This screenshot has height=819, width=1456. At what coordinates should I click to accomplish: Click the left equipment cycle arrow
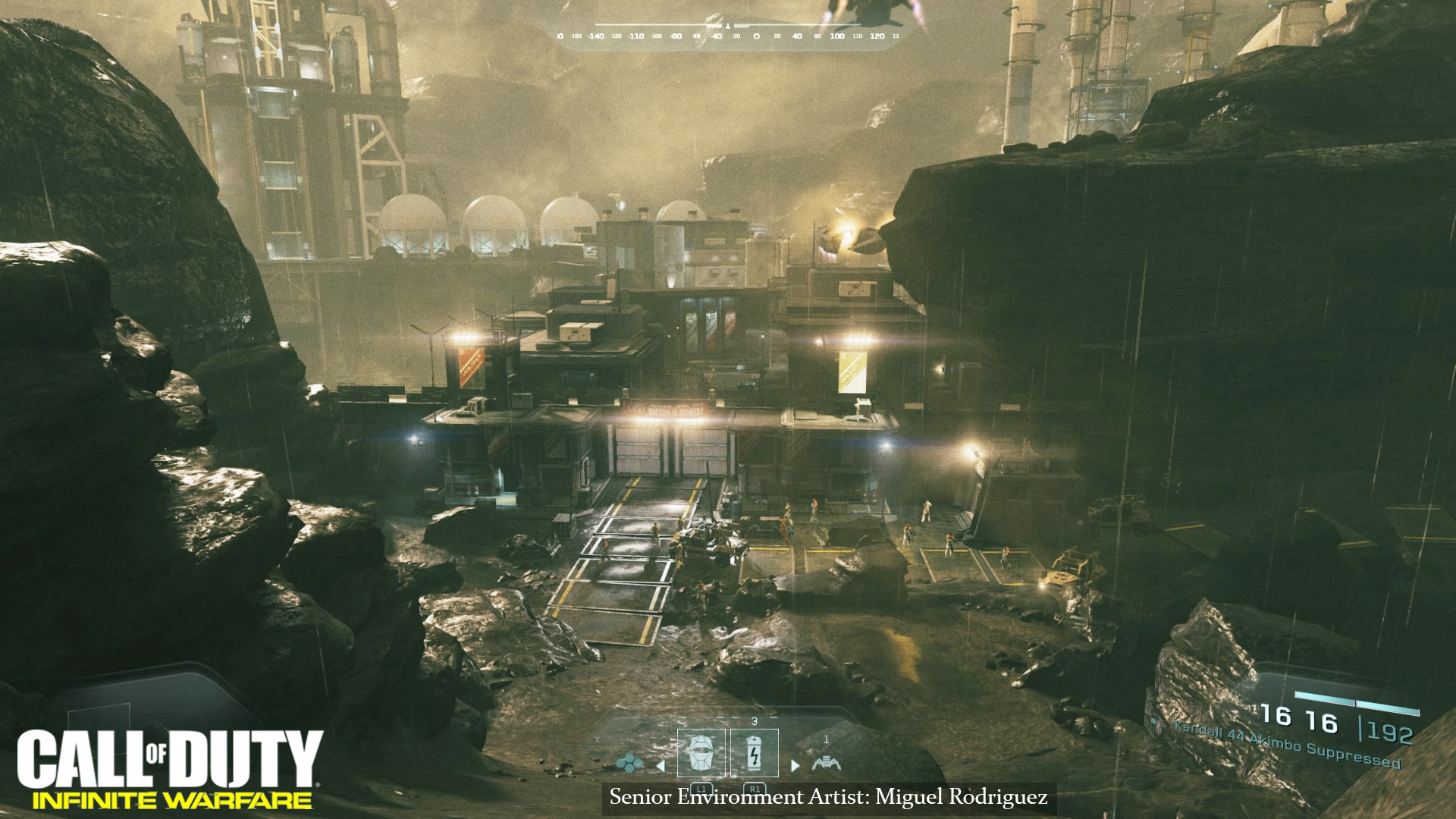pyautogui.click(x=661, y=766)
